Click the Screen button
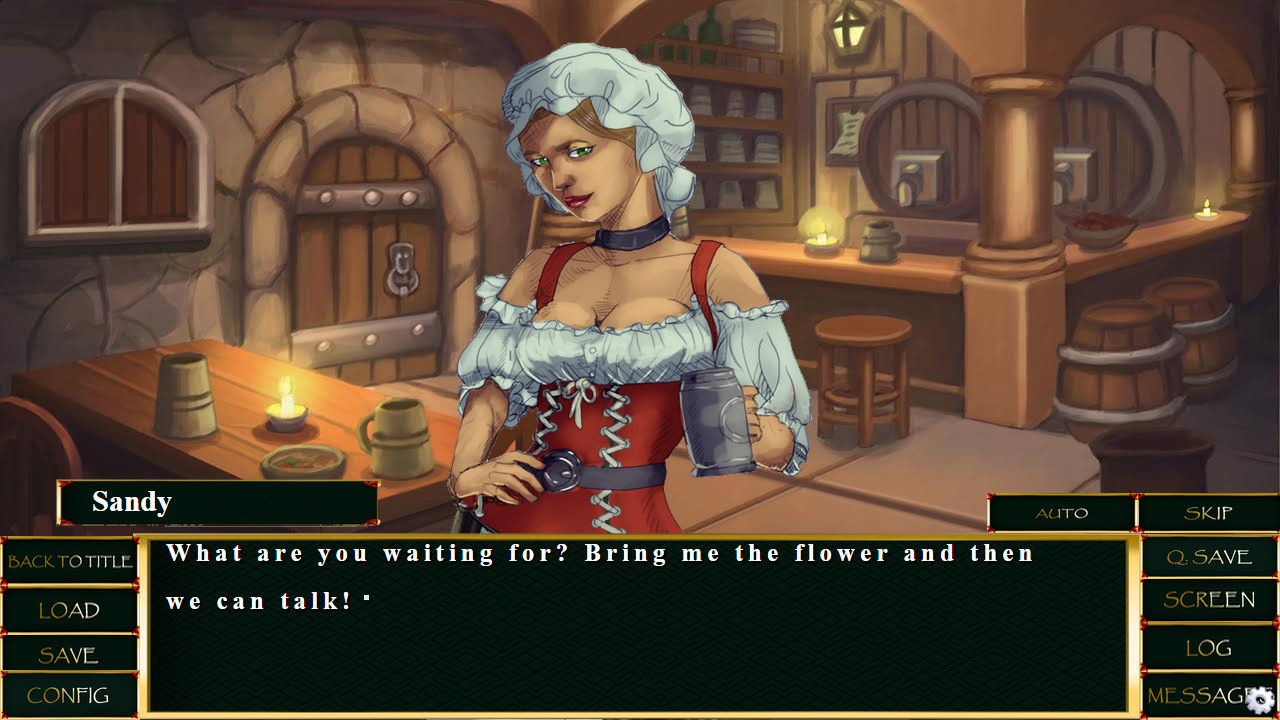 click(1209, 600)
